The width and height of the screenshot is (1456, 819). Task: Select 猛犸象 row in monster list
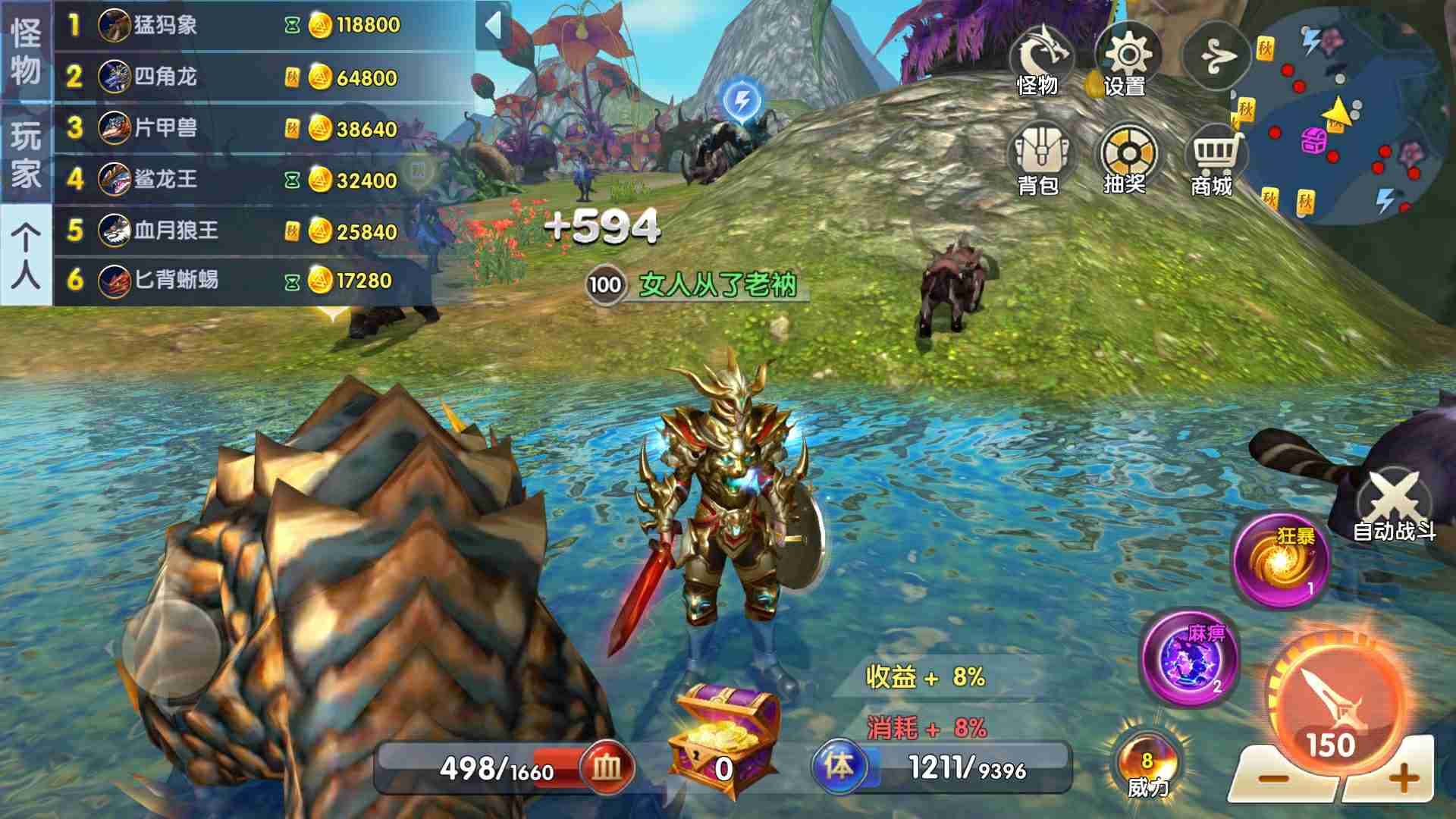tap(250, 26)
